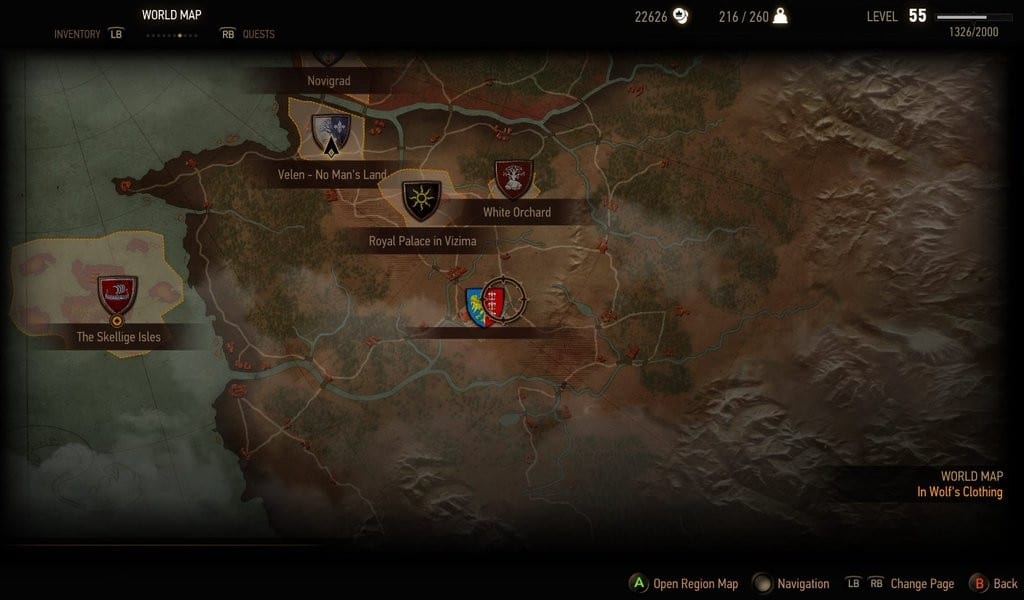The height and width of the screenshot is (600, 1024).
Task: Select the Skellige Isles red shield
Action: pyautogui.click(x=118, y=296)
